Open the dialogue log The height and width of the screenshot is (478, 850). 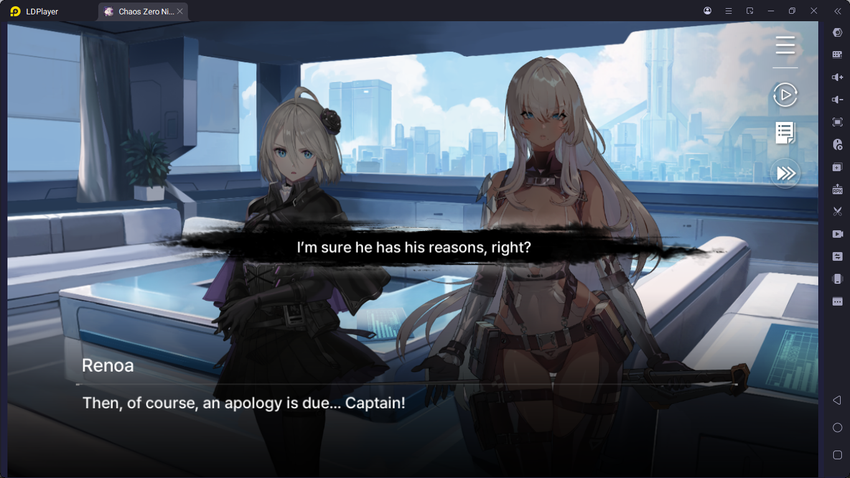pos(785,133)
